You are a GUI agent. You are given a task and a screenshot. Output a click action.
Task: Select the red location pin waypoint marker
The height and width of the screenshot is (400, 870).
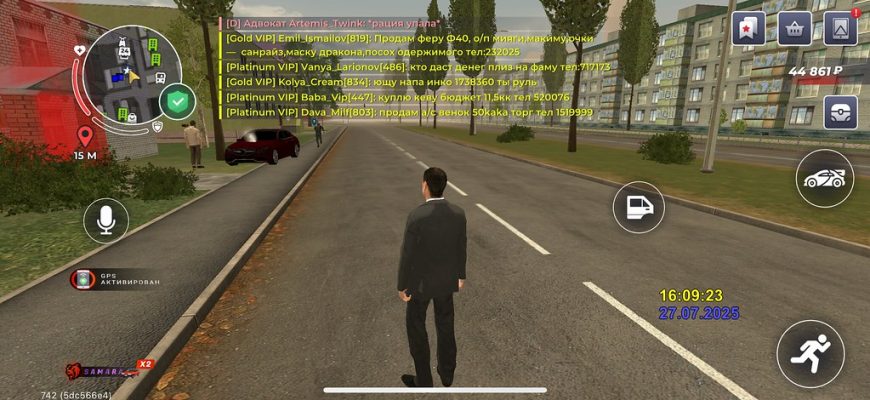pos(85,136)
